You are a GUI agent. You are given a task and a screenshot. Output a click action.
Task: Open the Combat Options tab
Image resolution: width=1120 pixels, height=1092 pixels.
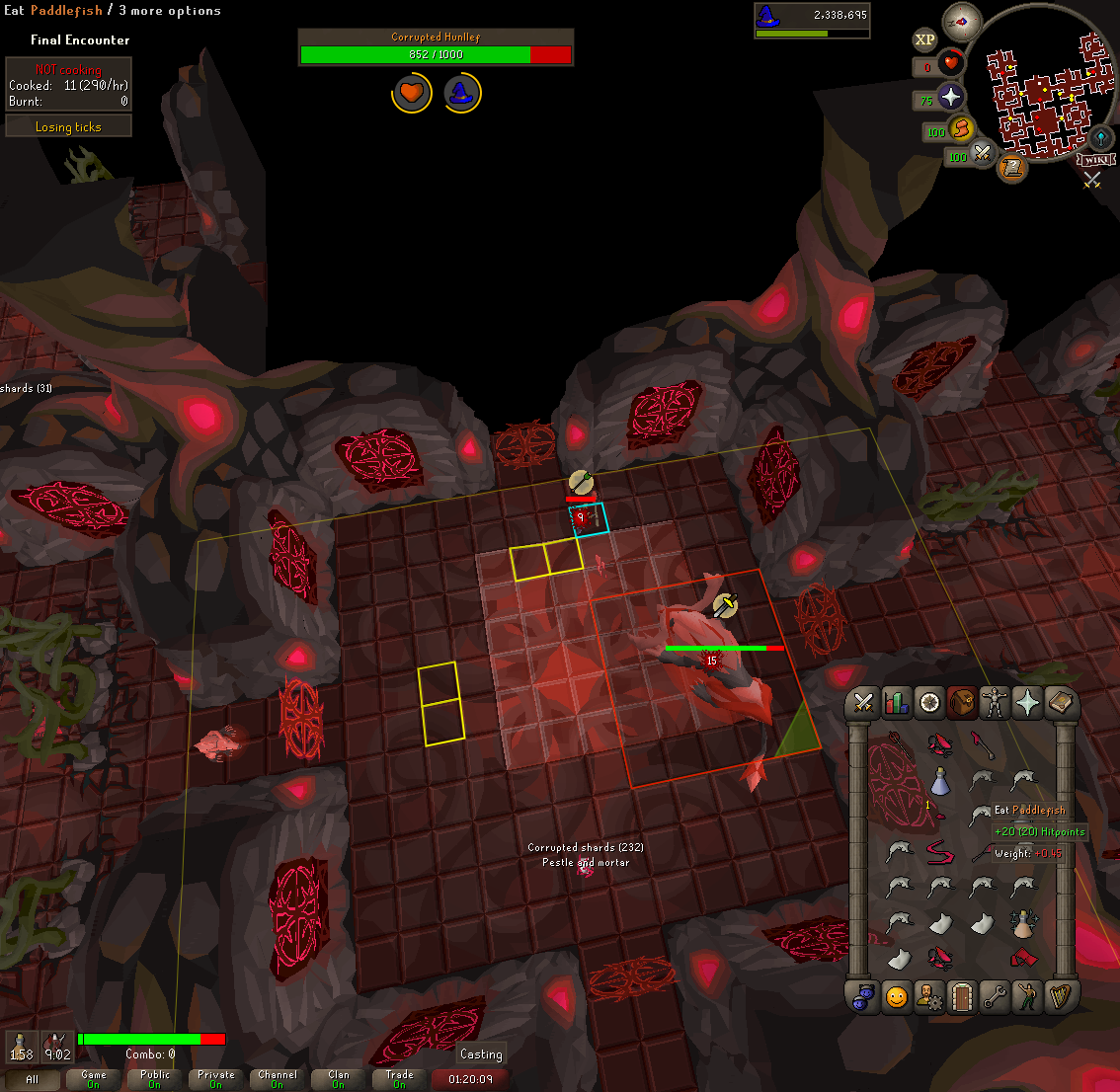(x=863, y=702)
